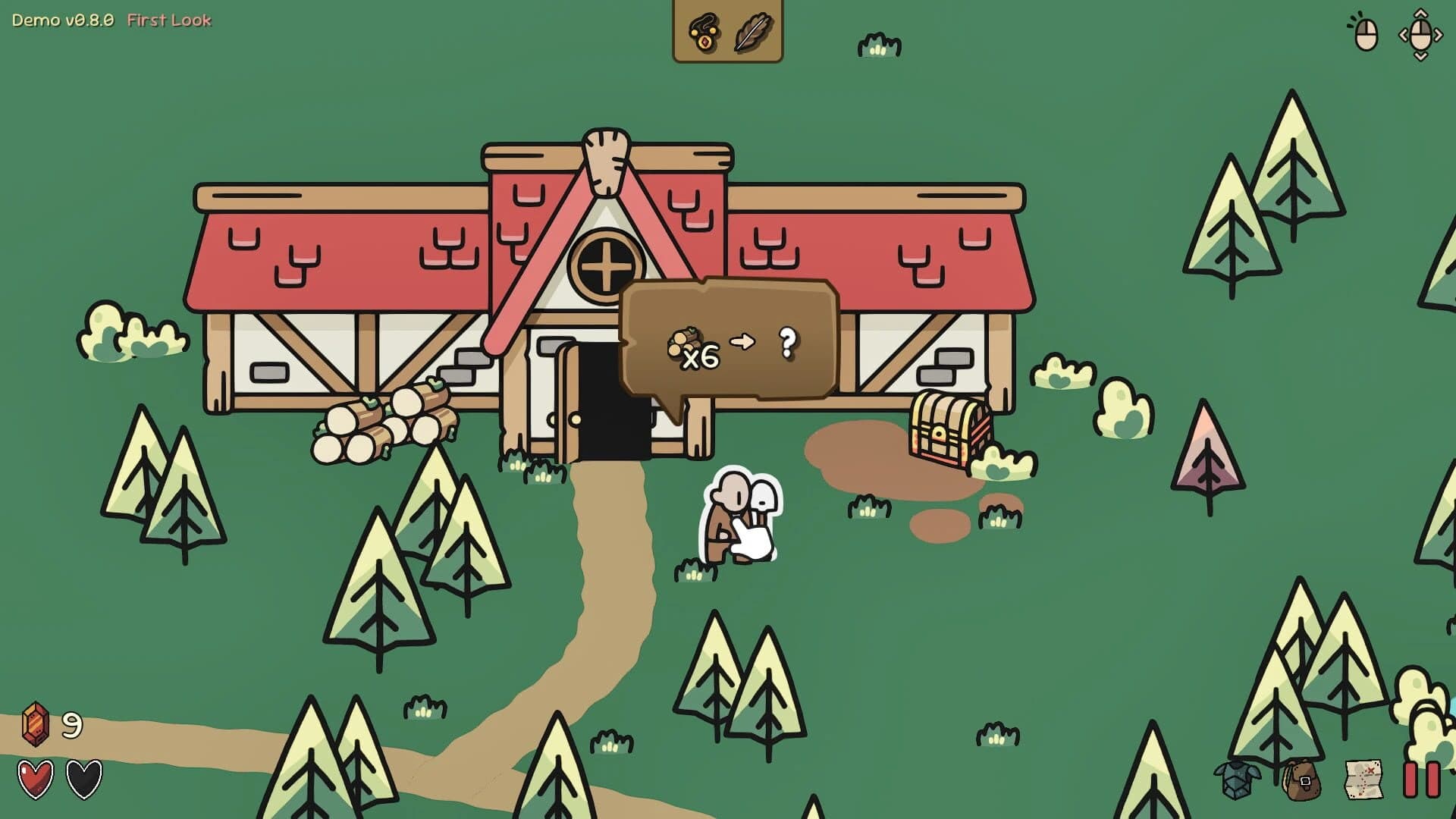The image size is (1456, 819).
Task: Click the First Look label at top left
Action: point(168,21)
